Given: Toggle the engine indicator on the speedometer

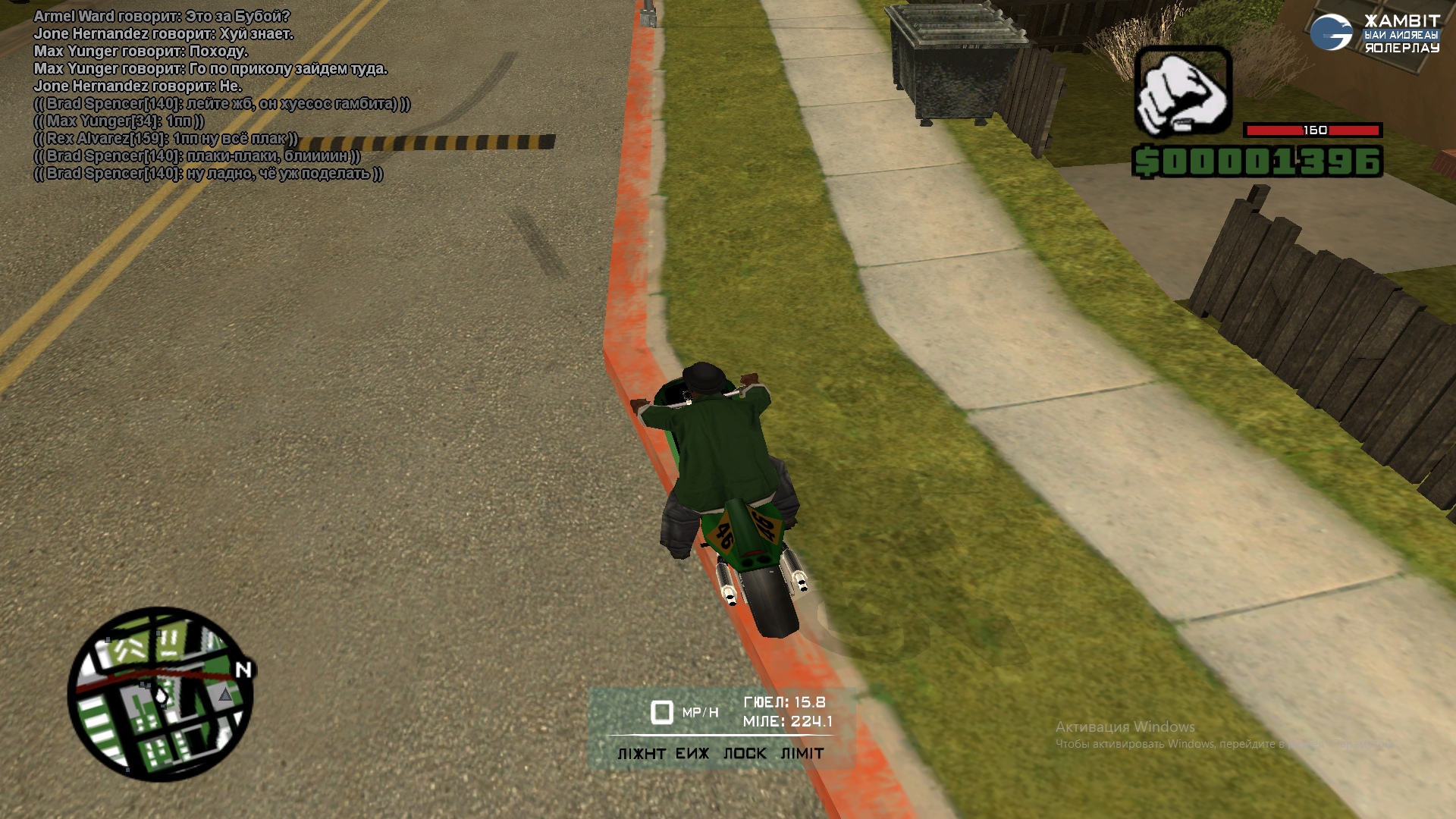Looking at the screenshot, I should (692, 754).
